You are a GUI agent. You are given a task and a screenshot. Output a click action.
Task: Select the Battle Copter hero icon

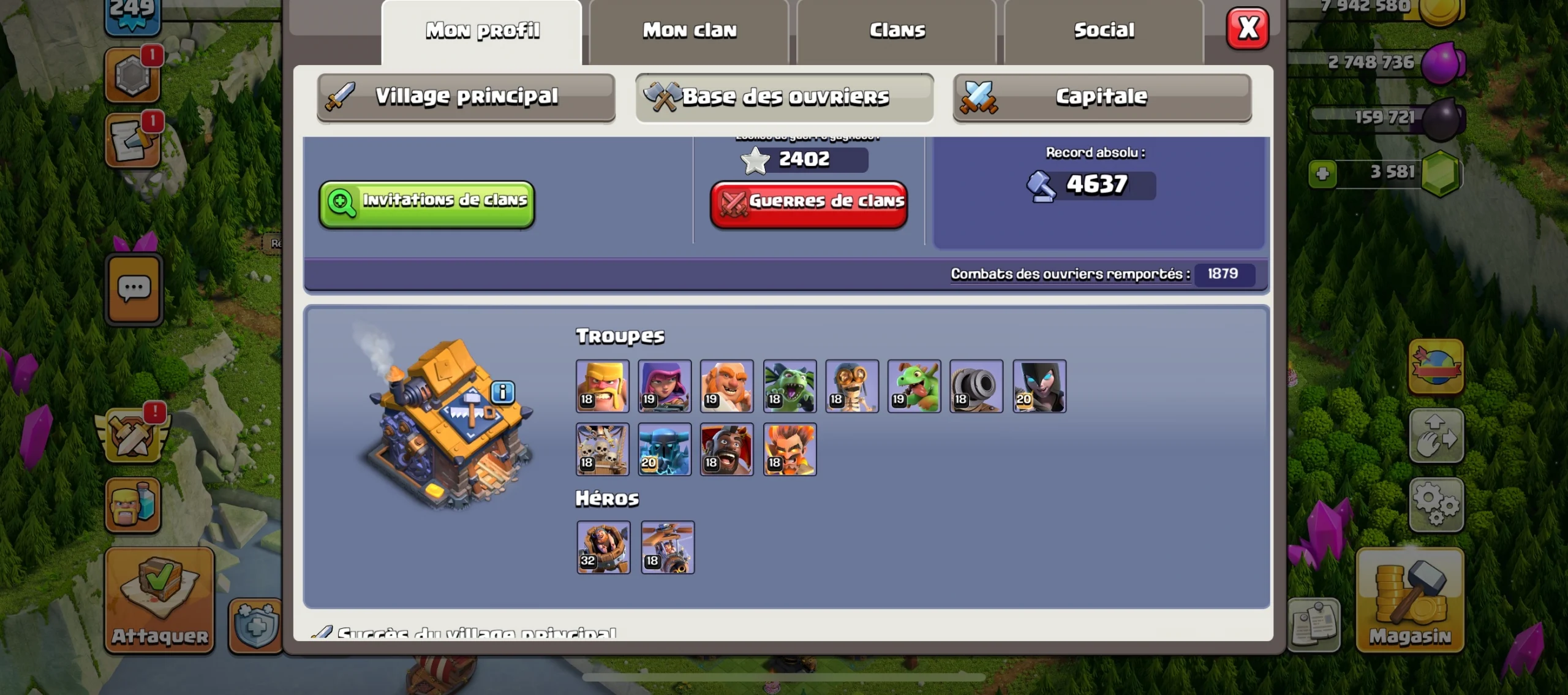[667, 547]
